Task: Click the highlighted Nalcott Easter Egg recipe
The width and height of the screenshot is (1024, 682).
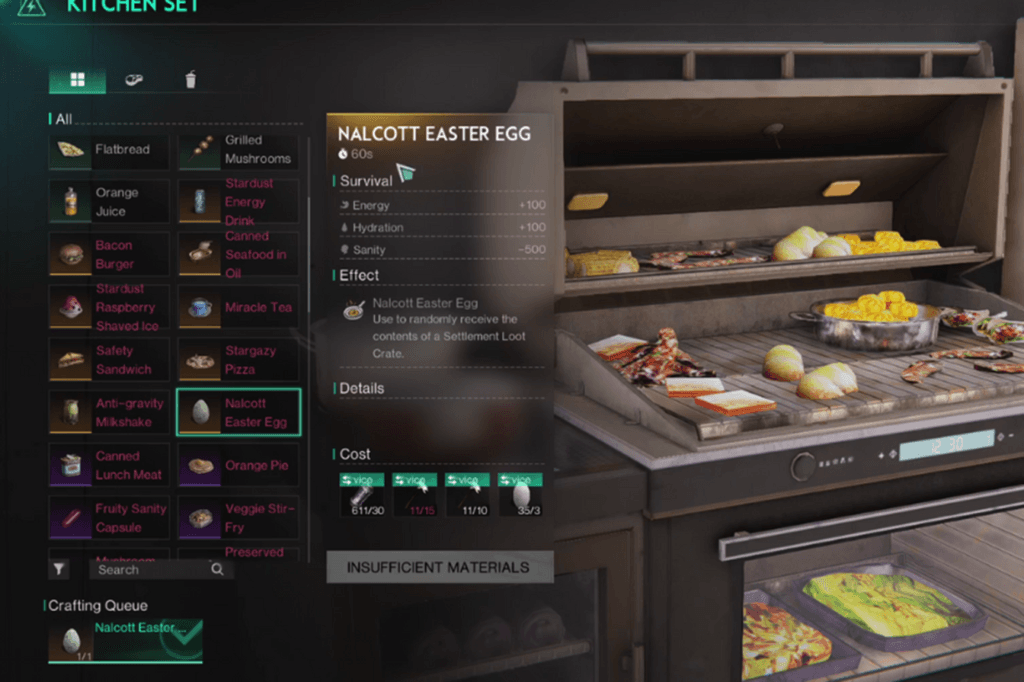Action: [x=238, y=412]
